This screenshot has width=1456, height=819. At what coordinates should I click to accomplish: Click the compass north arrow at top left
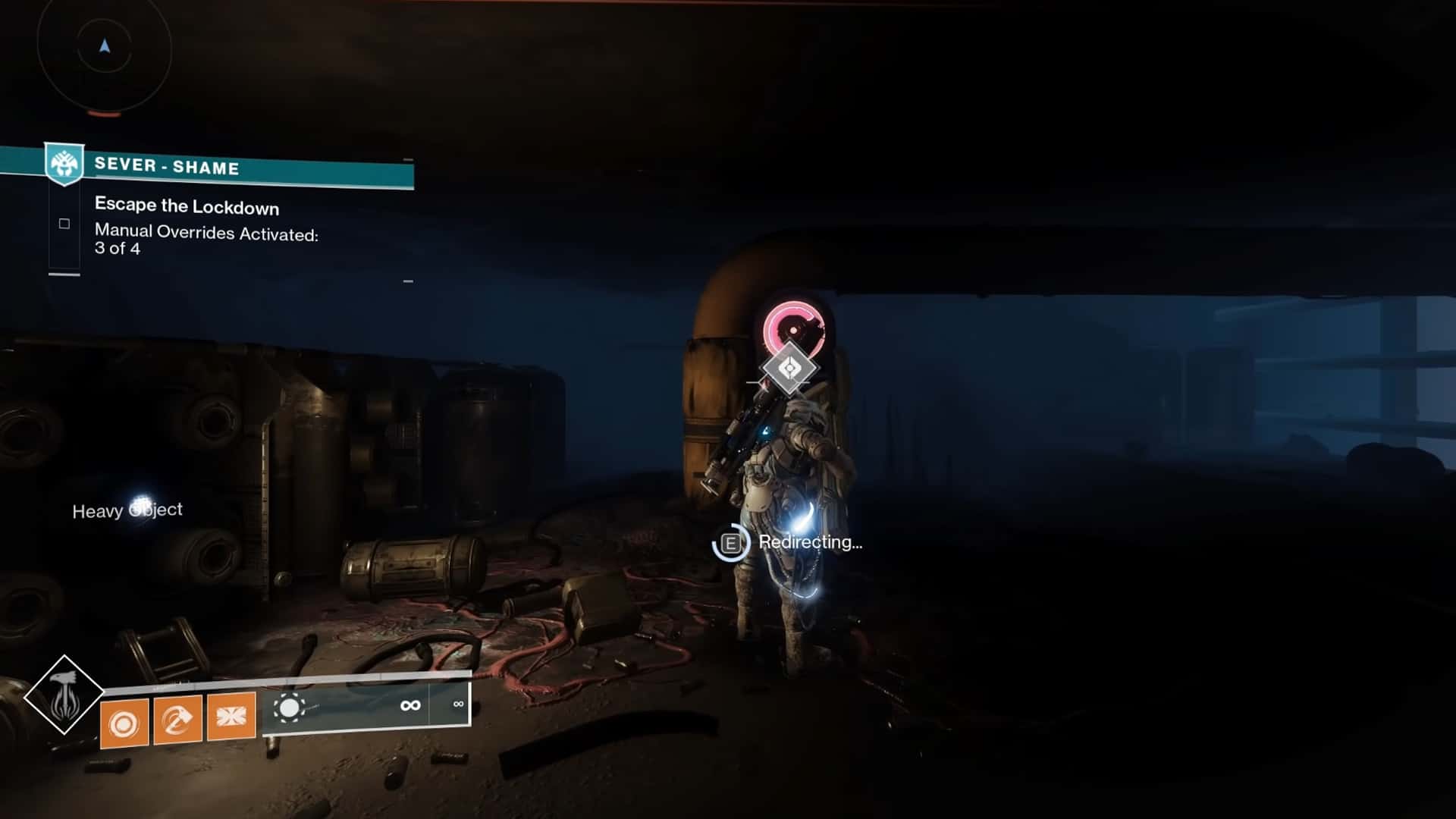pos(103,44)
